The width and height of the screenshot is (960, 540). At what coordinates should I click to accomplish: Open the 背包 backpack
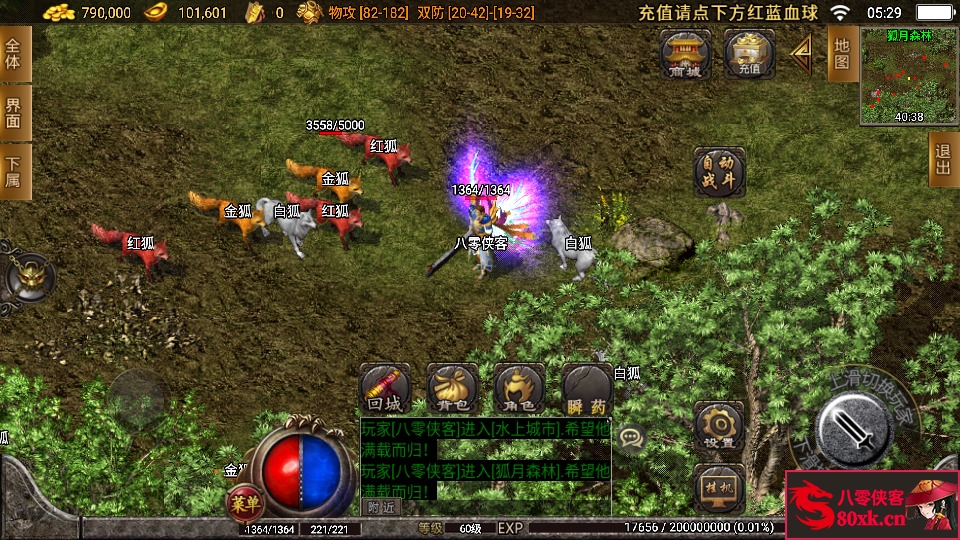453,388
